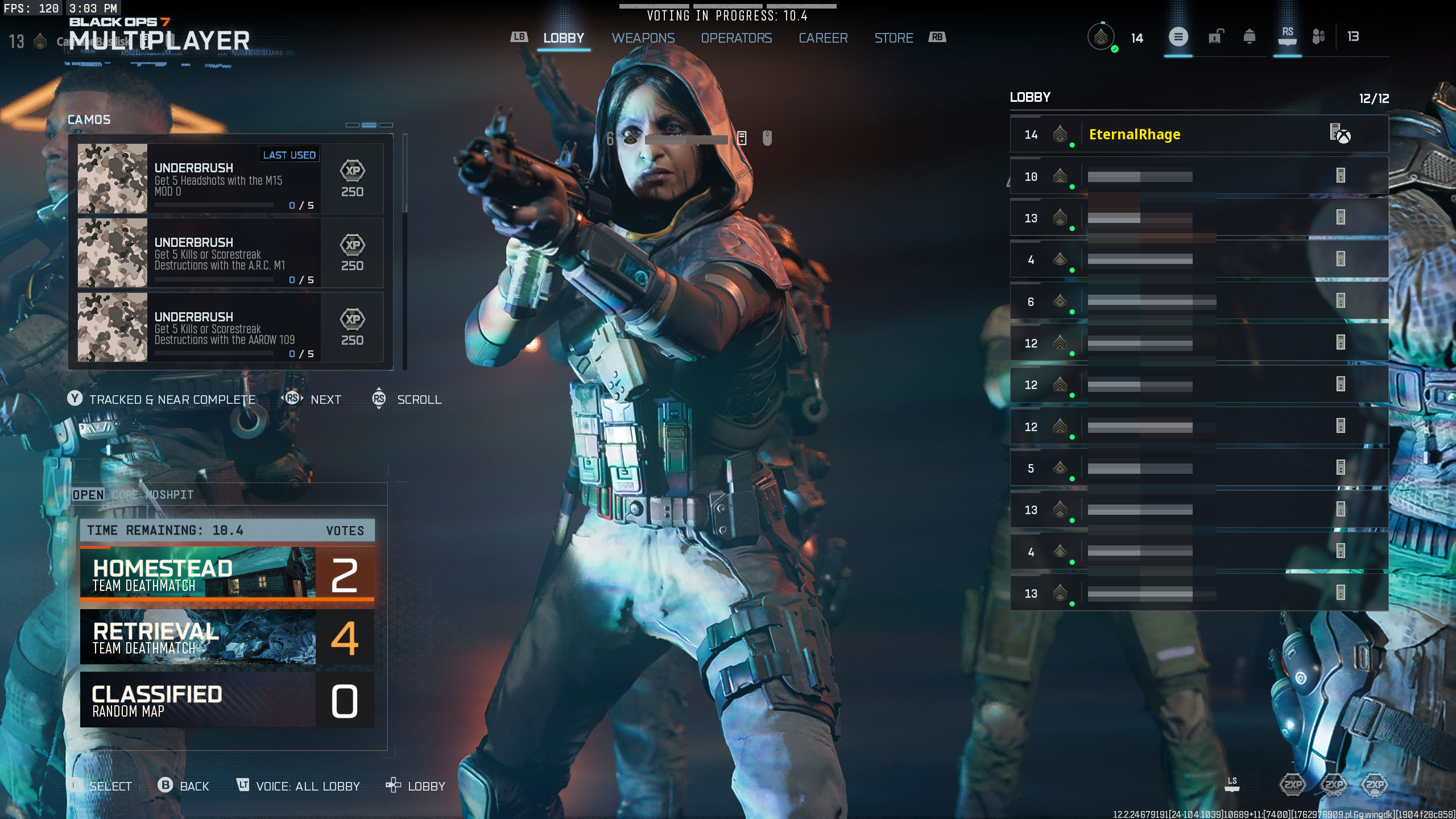Open the Operators tab

(737, 38)
